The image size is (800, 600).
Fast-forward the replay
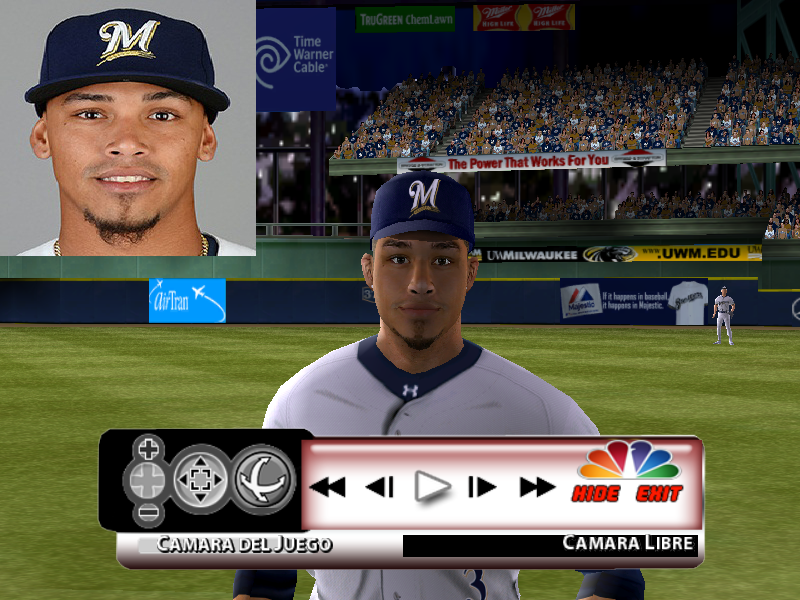point(537,487)
